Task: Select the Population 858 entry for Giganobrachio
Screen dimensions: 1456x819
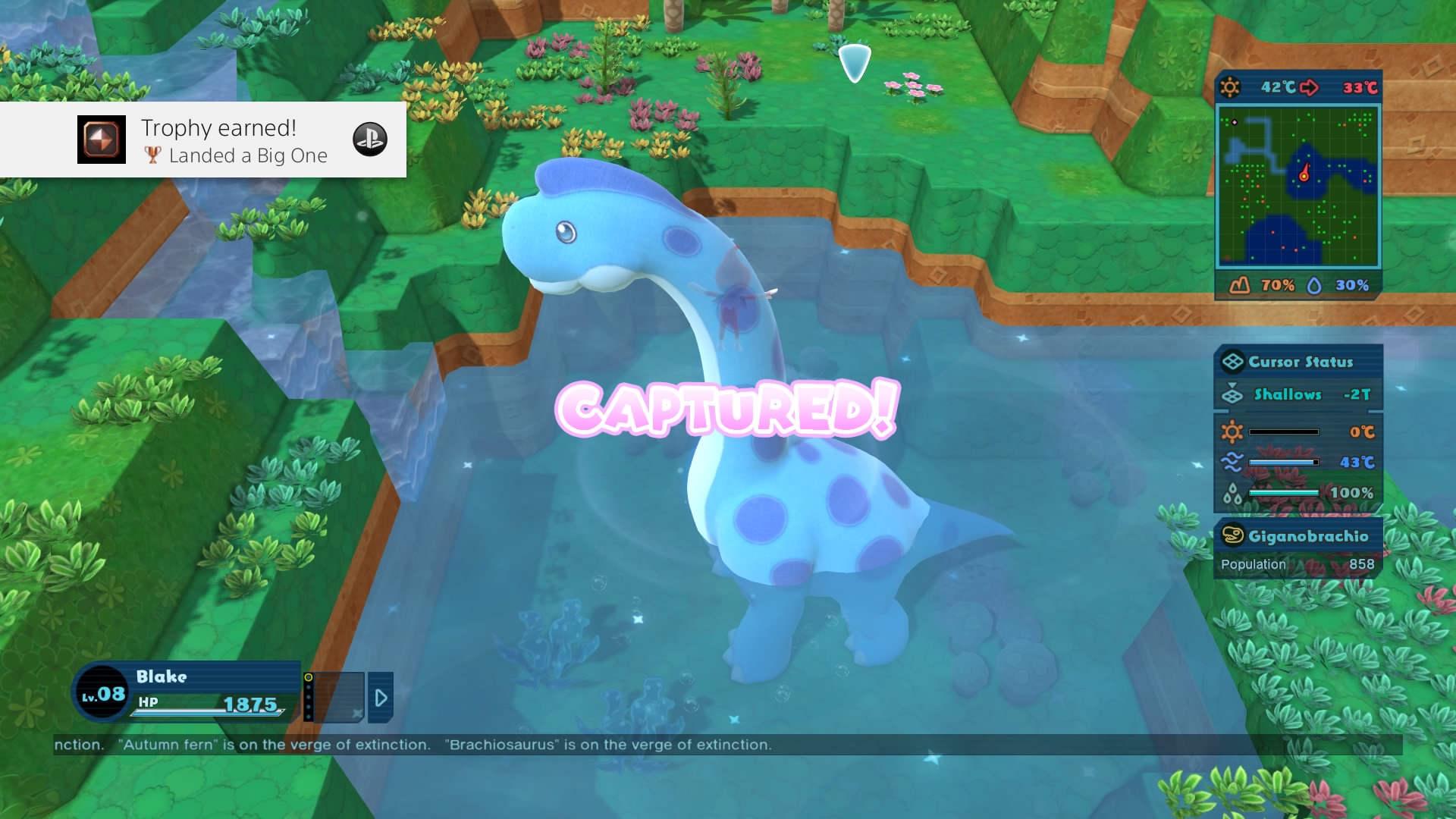Action: pos(1297,563)
